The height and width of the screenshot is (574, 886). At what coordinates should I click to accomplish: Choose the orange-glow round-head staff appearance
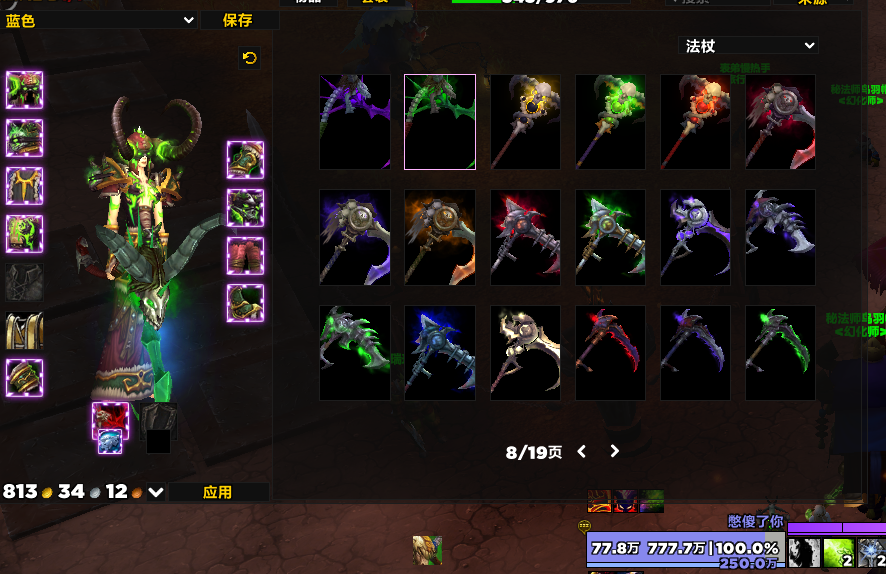pyautogui.click(x=440, y=237)
